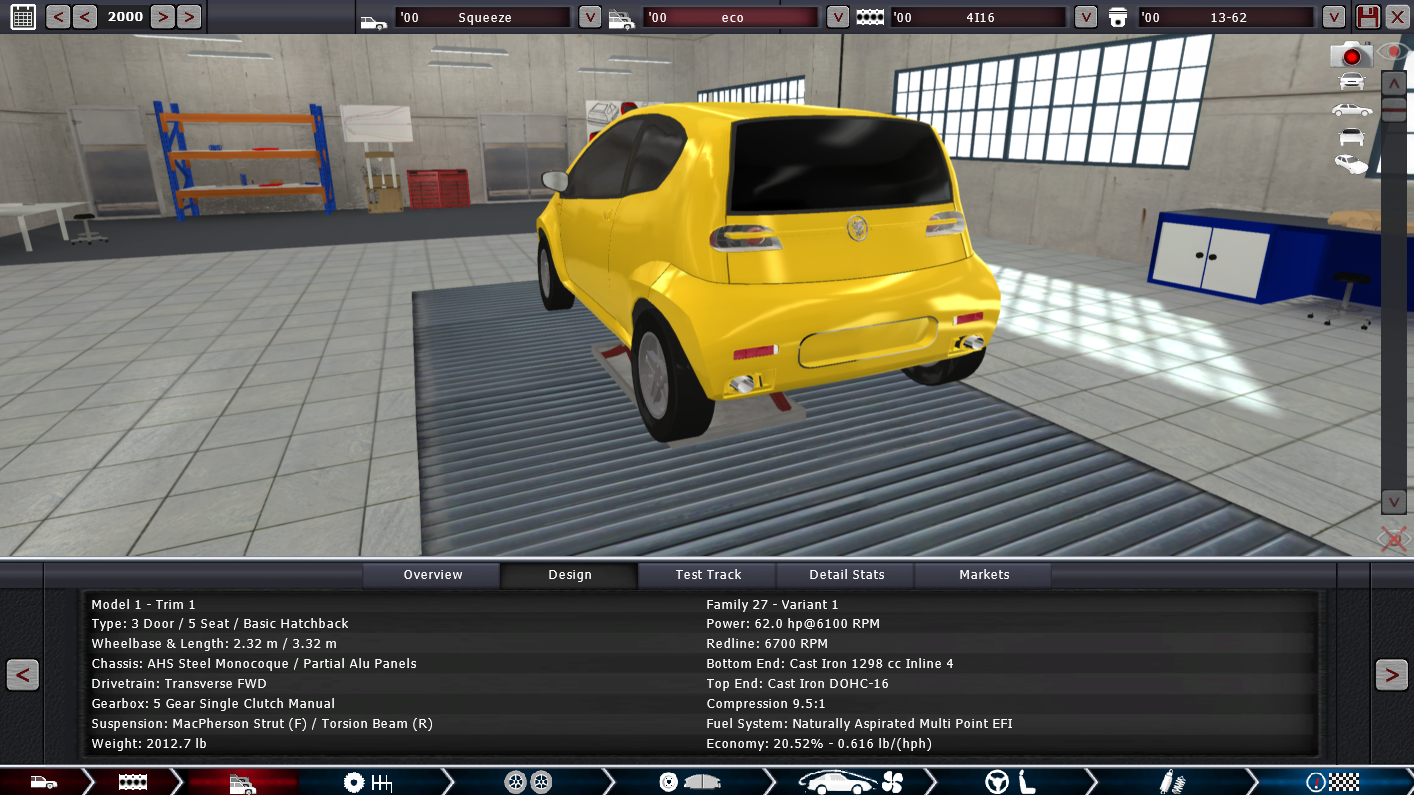Image resolution: width=1414 pixels, height=795 pixels.
Task: Close the car designer
Action: point(1397,17)
